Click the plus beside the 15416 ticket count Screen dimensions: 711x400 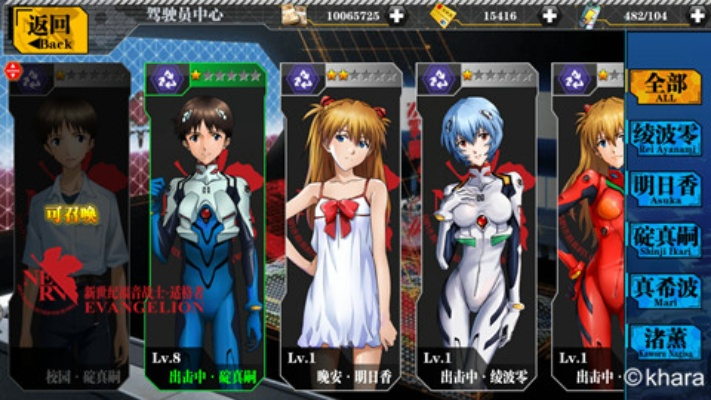(x=549, y=15)
